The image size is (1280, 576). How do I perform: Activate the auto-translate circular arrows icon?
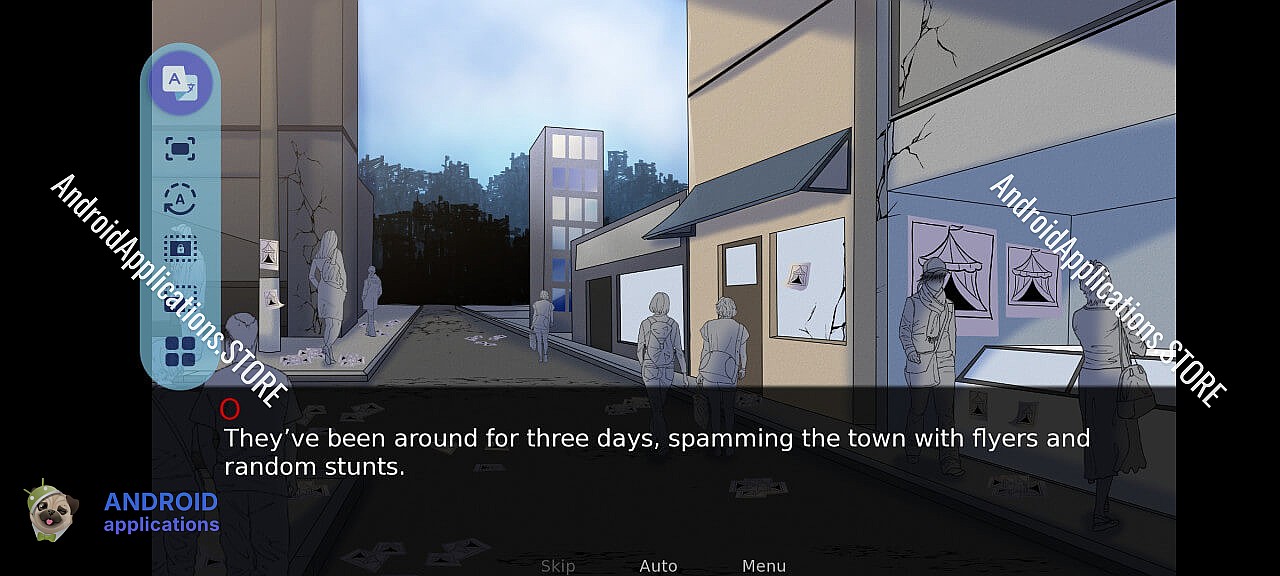180,200
